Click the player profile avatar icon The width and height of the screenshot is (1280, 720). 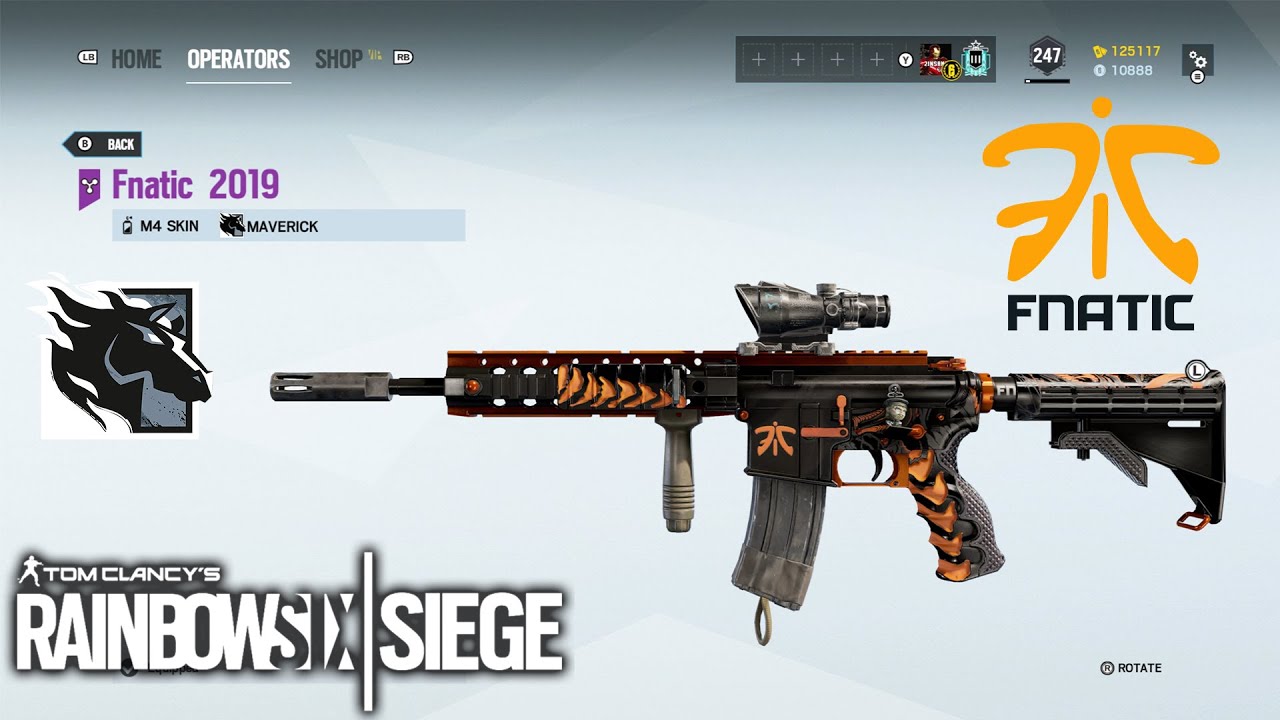tap(935, 58)
